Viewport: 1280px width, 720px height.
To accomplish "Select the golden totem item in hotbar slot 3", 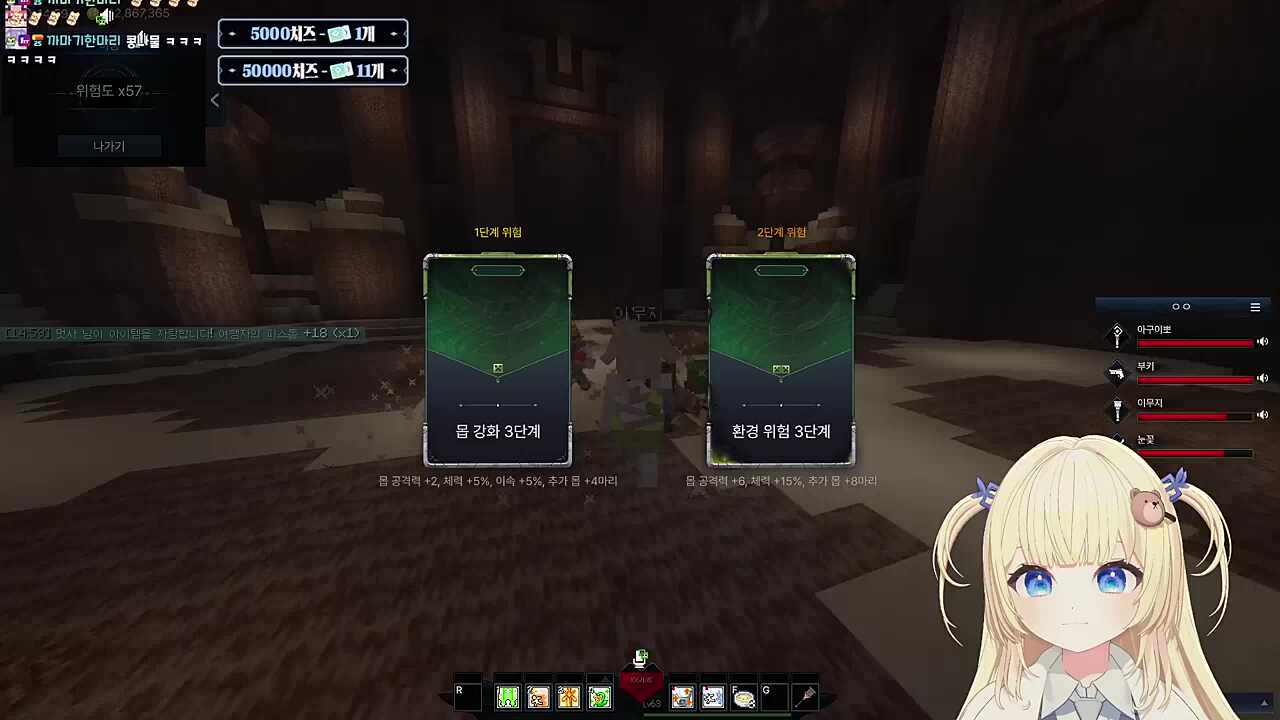I will 569,696.
